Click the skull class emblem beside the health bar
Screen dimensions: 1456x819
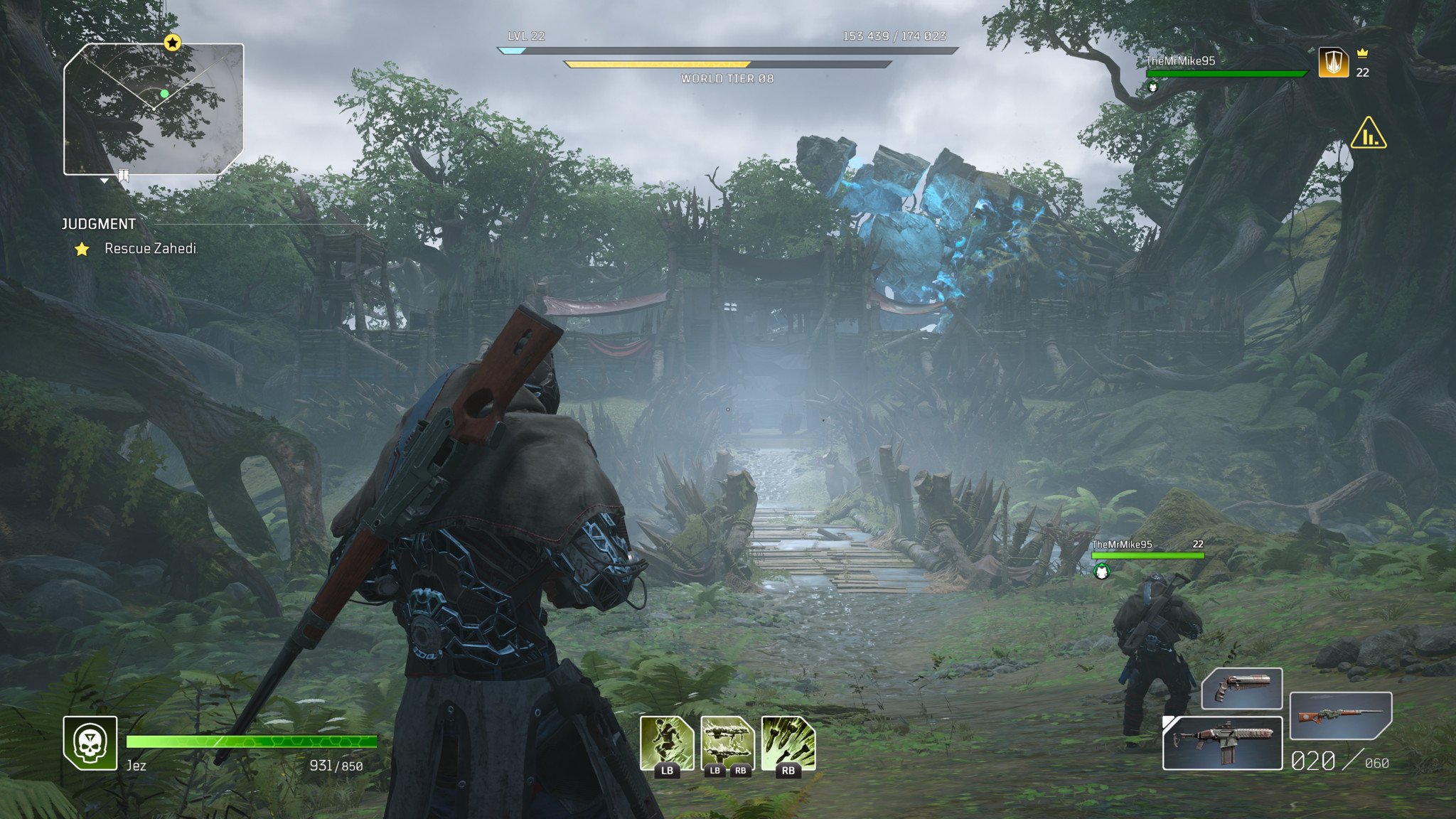90,743
